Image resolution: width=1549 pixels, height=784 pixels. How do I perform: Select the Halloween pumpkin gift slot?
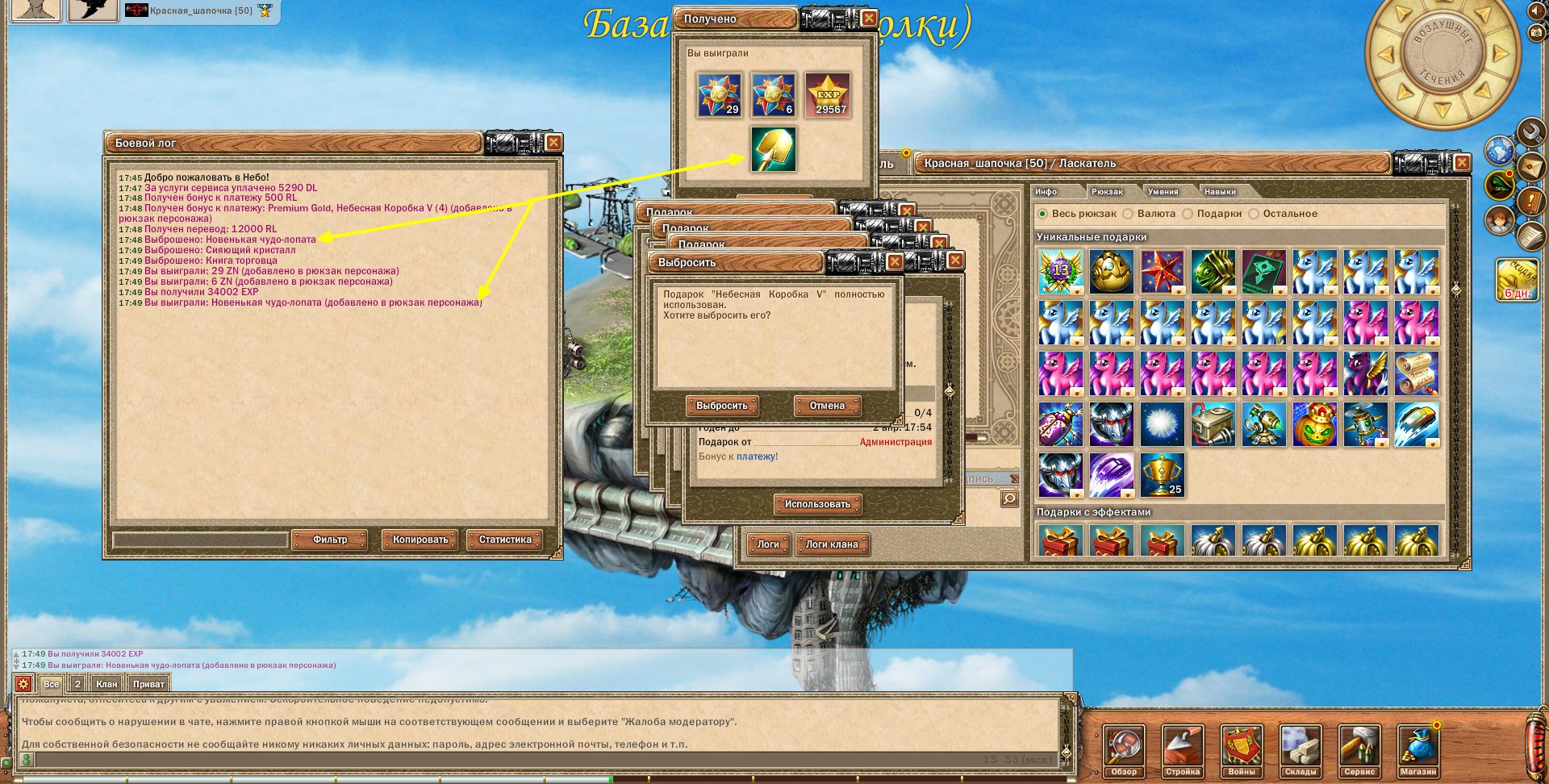(1315, 424)
